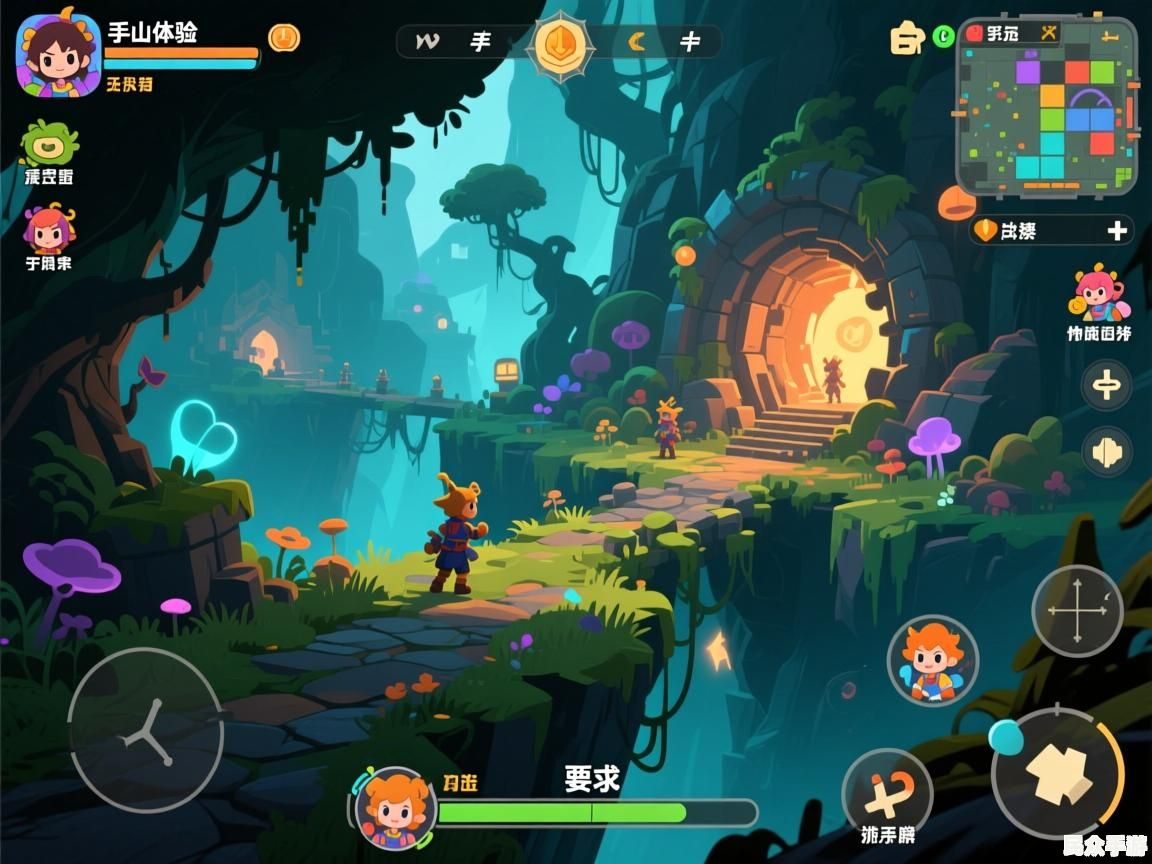Click the plus button on the shield bar

pyautogui.click(x=1117, y=231)
